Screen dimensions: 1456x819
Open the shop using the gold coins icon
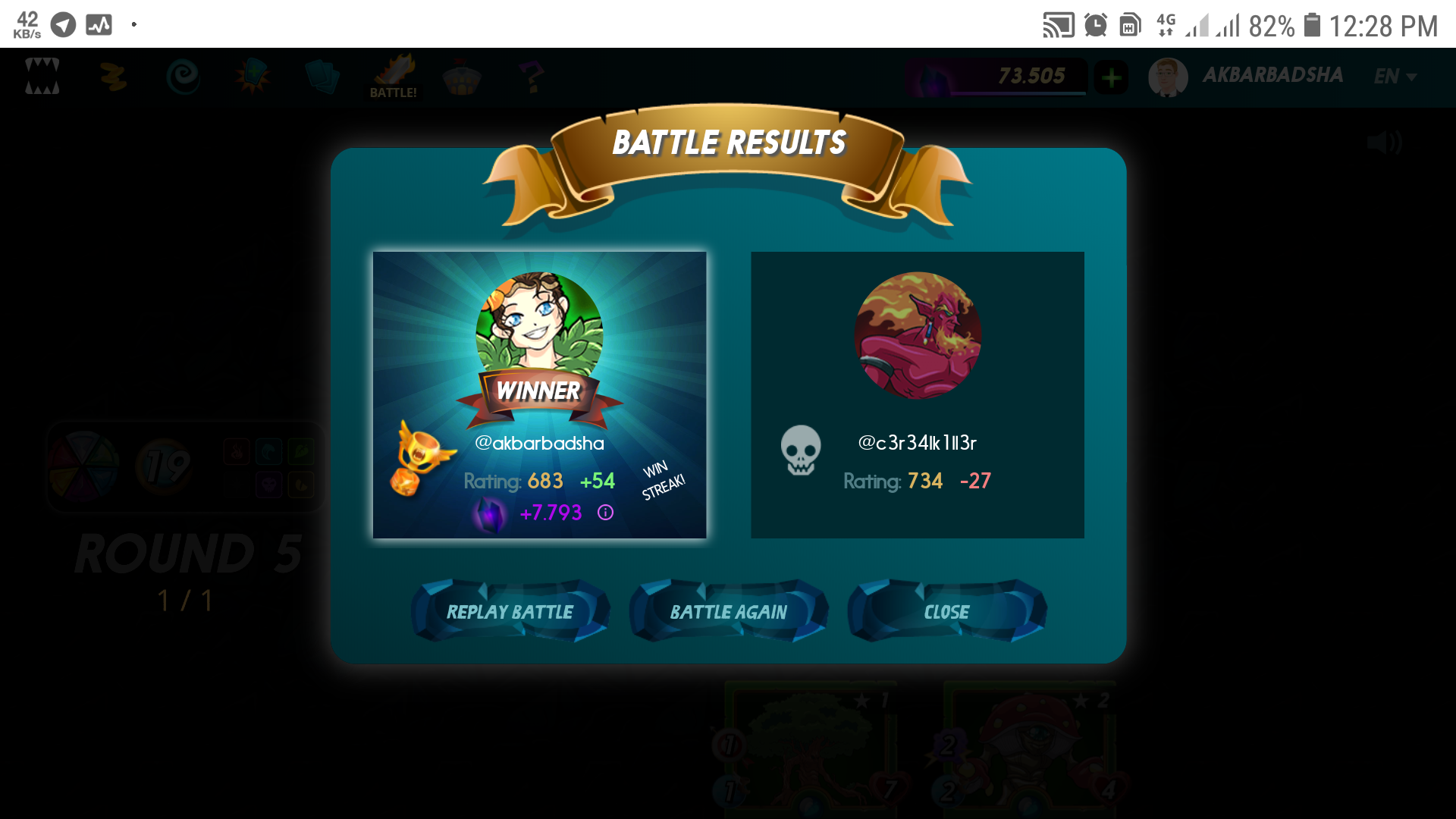tap(112, 76)
